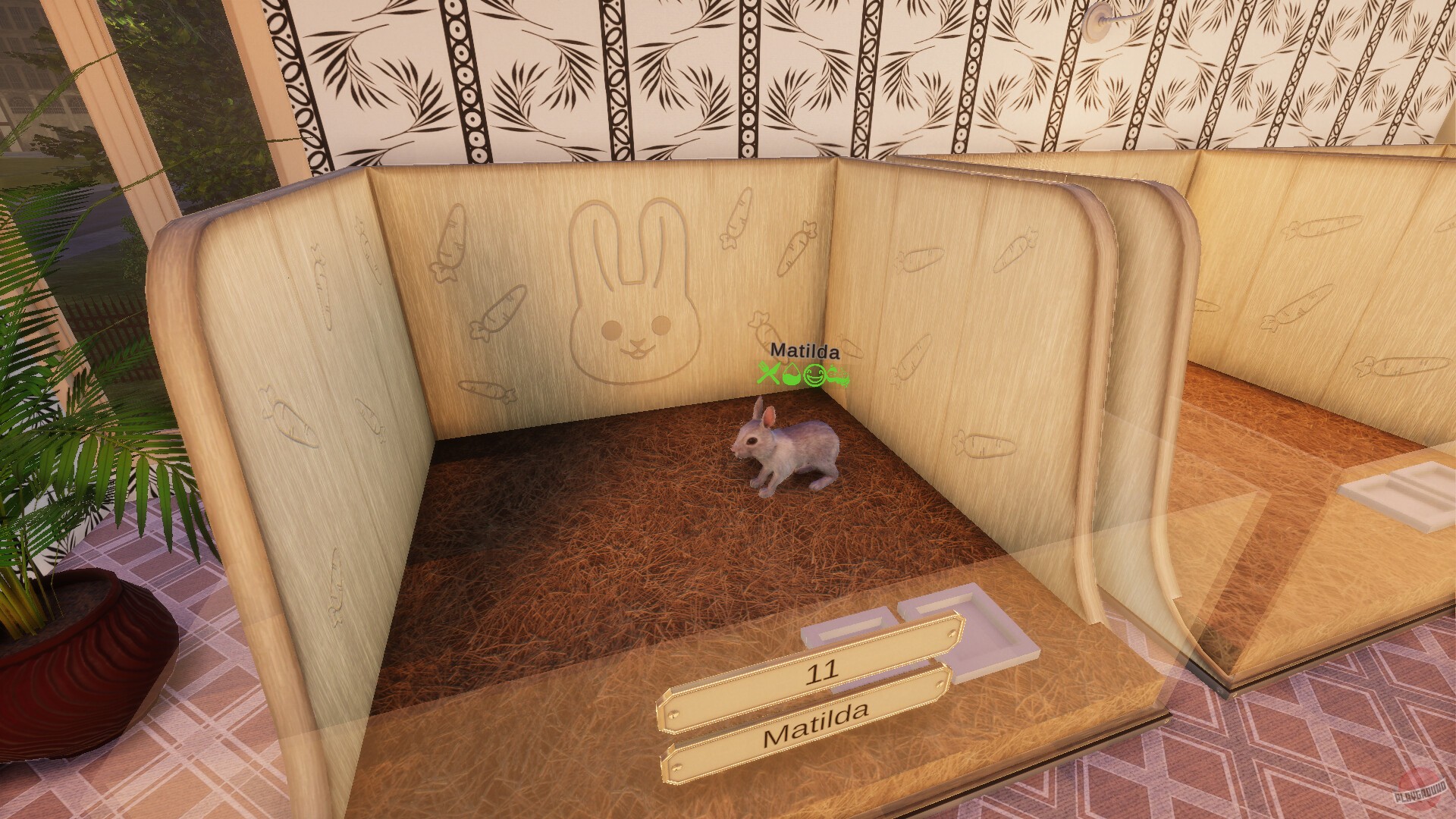Select the fork-and-knife hunger status icon
Screen dimensions: 1456x819
click(x=768, y=374)
